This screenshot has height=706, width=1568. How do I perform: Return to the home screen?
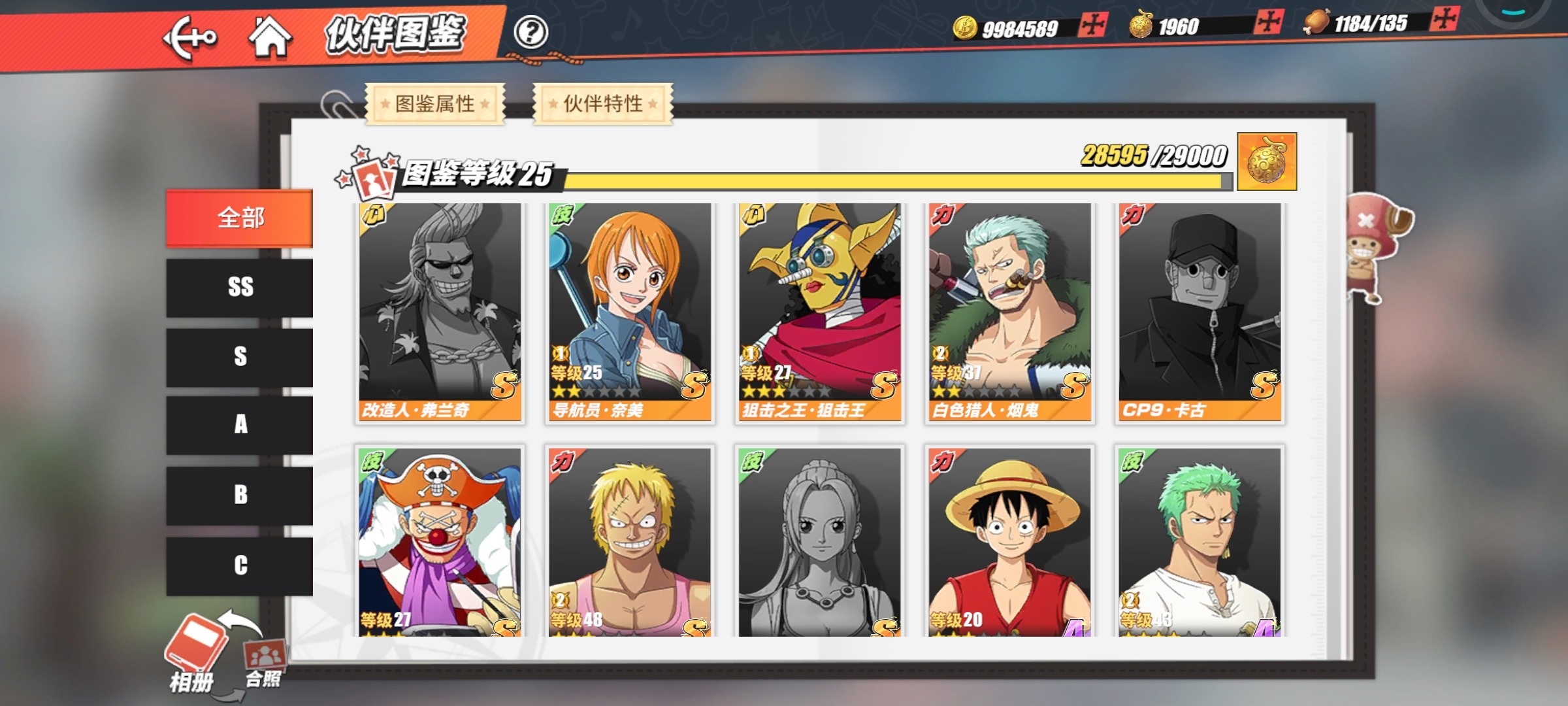270,36
